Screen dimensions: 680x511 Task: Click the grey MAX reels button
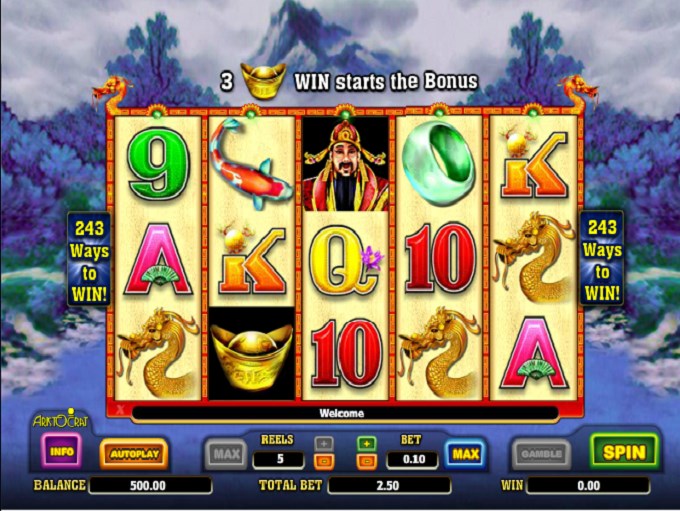pos(226,455)
